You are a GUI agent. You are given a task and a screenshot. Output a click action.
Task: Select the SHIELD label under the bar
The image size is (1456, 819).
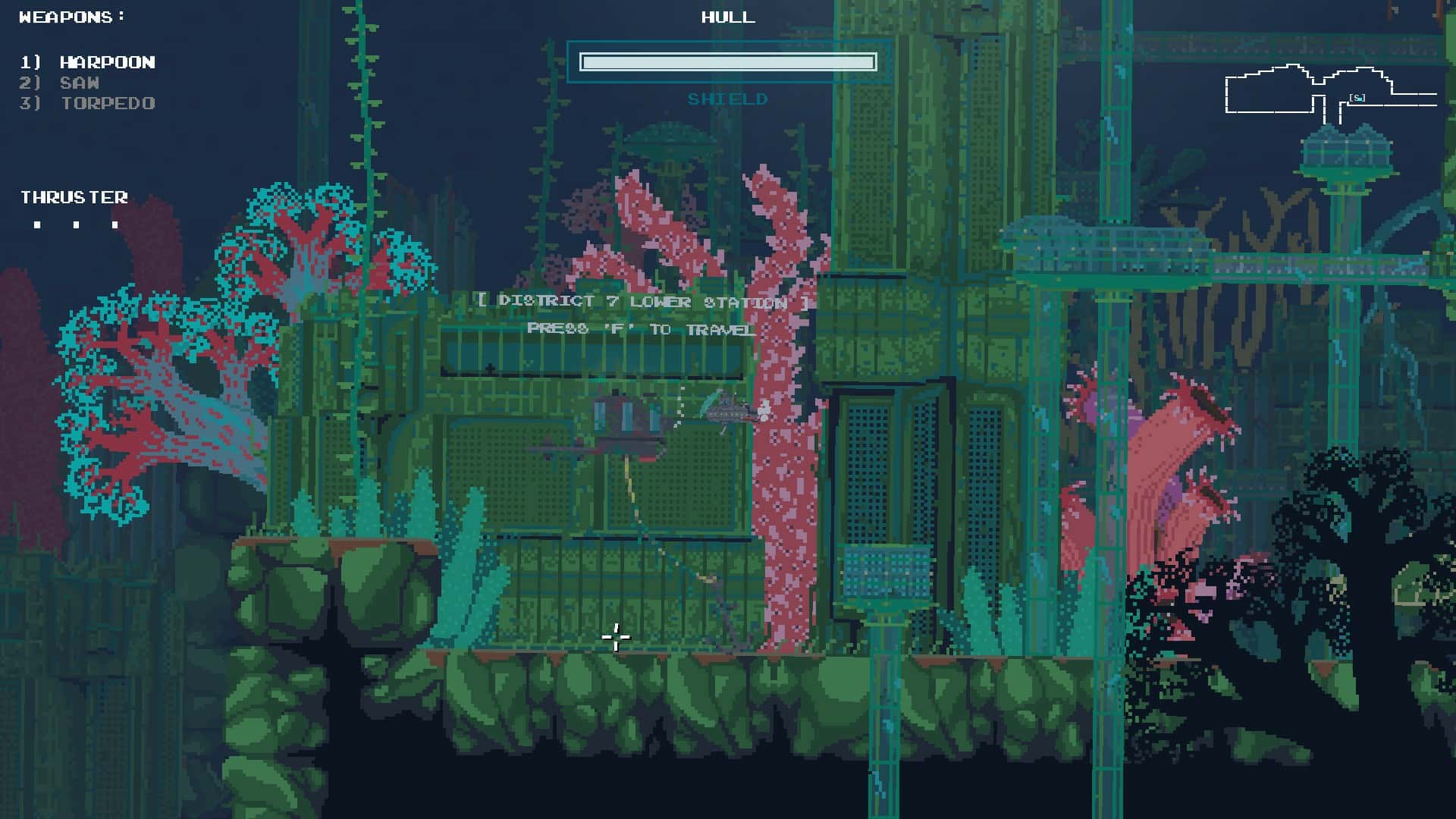[x=728, y=99]
